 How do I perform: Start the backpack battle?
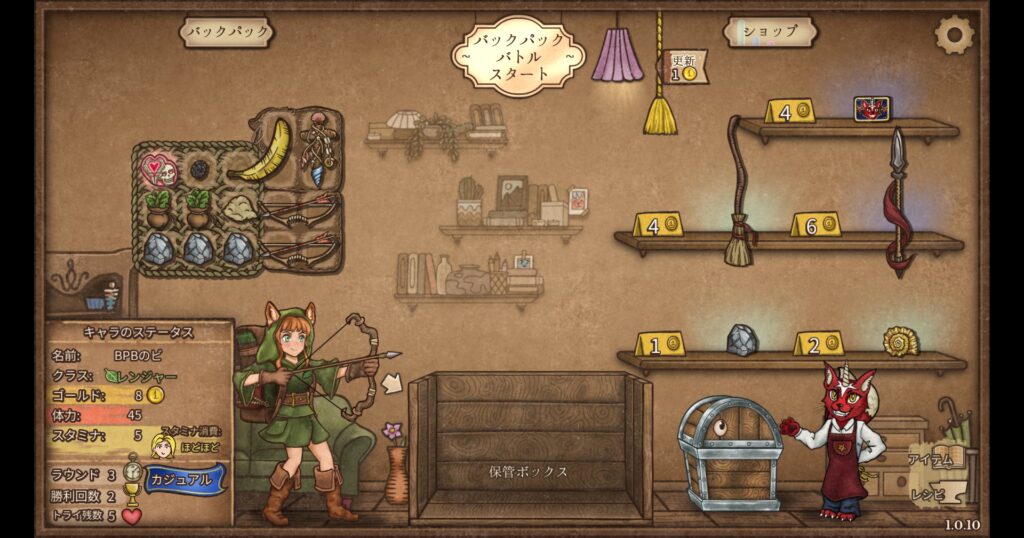click(x=515, y=57)
